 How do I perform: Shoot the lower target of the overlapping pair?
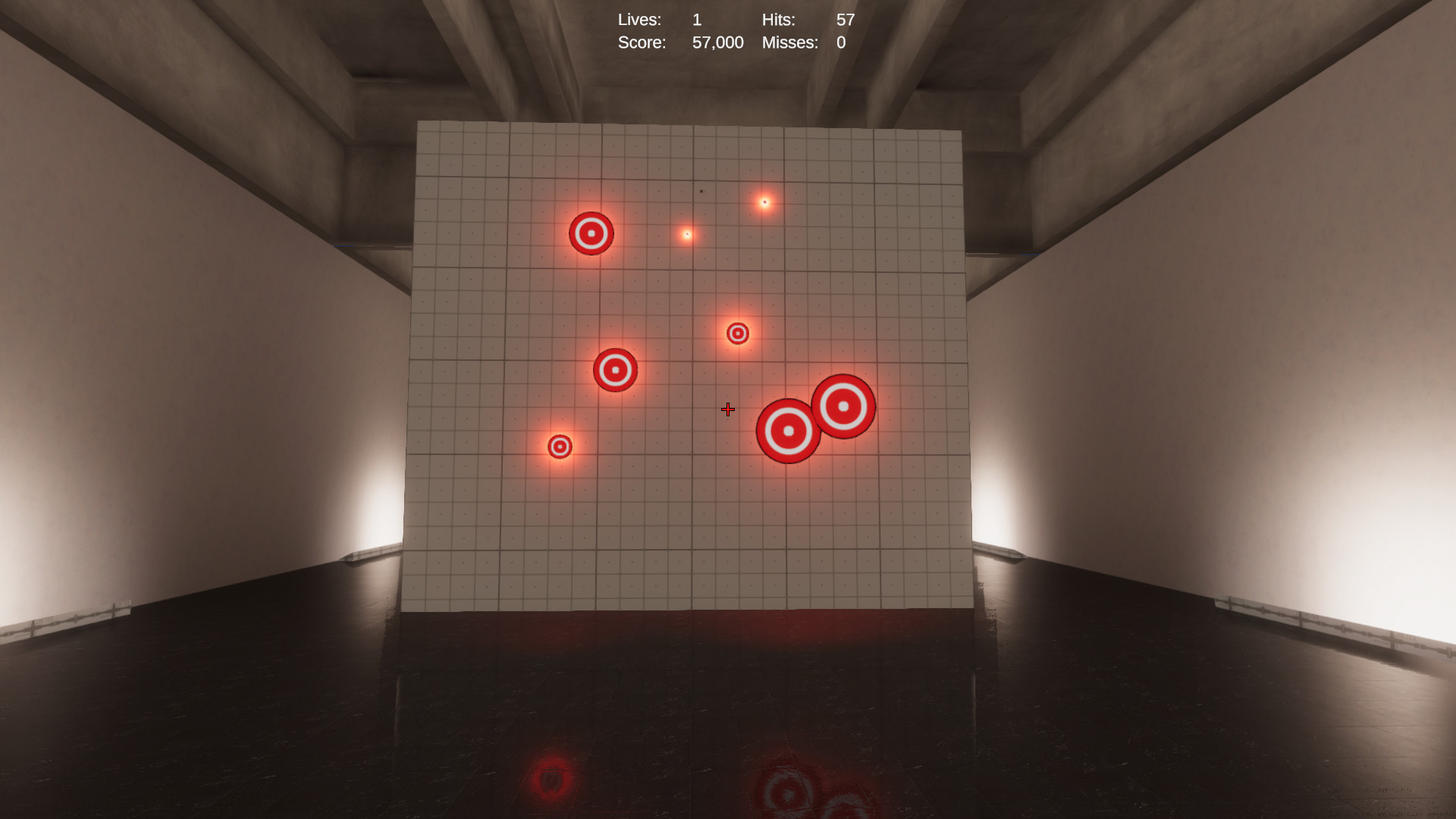(x=789, y=430)
